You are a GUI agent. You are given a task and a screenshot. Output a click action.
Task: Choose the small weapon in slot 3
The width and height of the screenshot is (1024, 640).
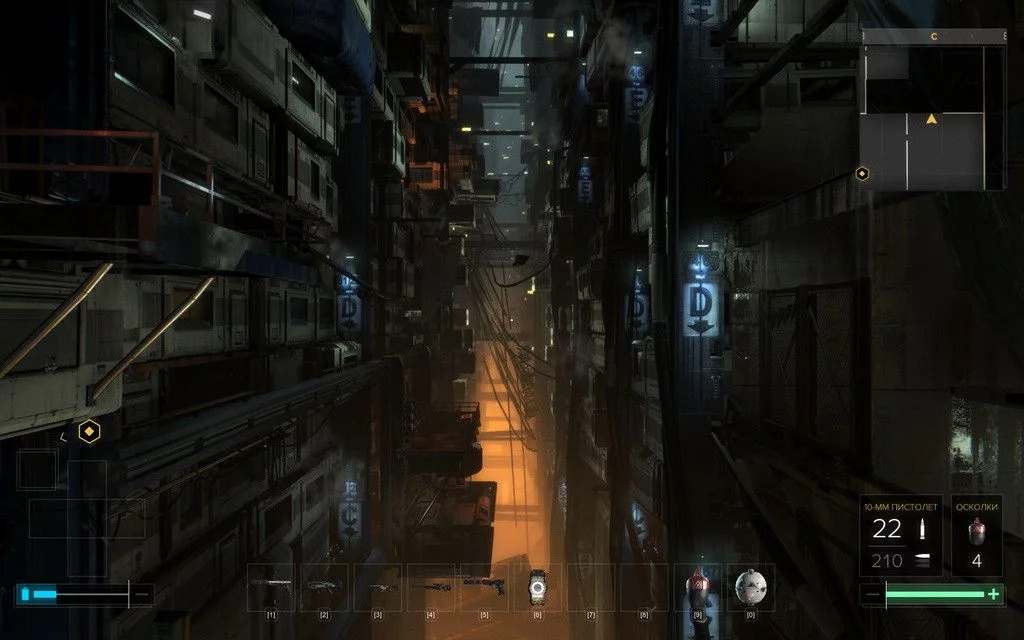(x=377, y=585)
